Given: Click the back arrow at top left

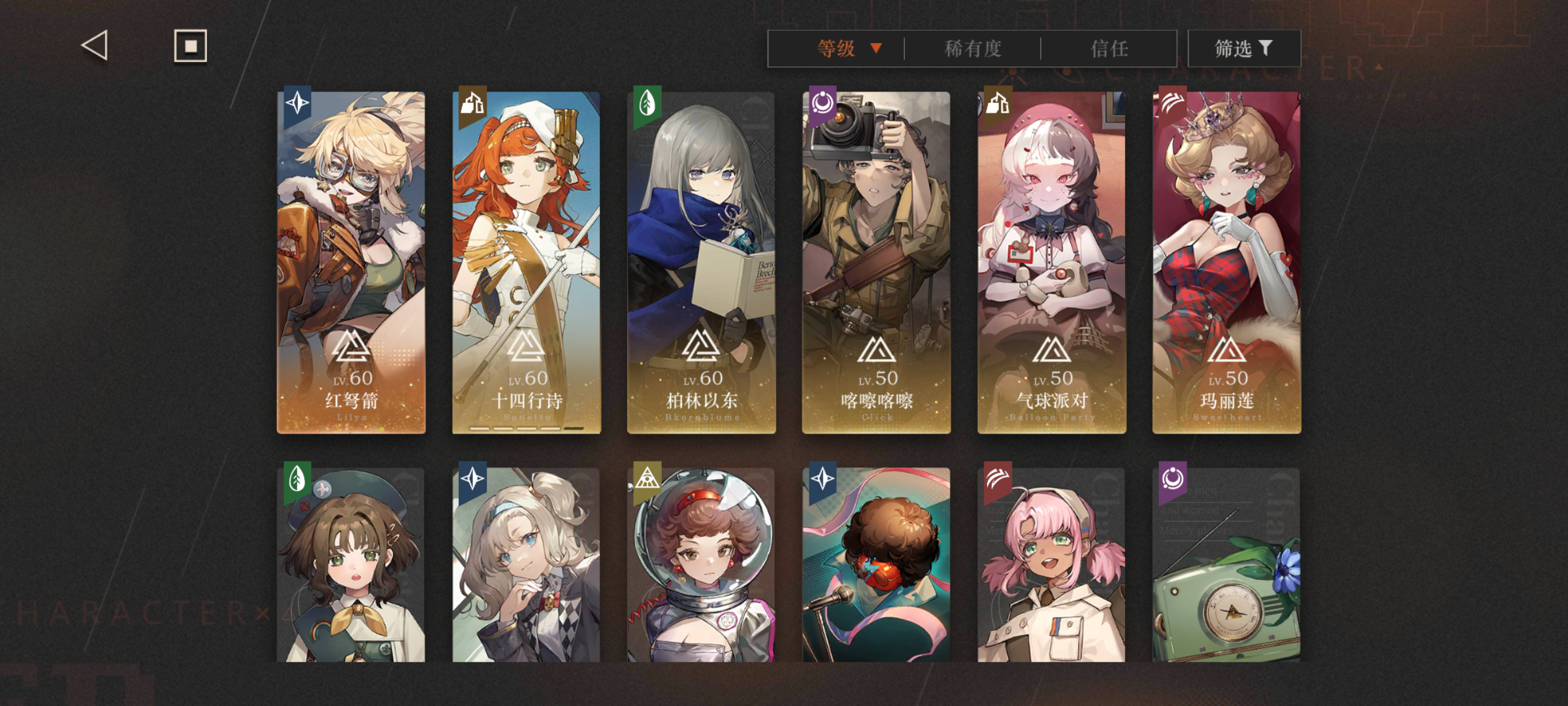Looking at the screenshot, I should pyautogui.click(x=93, y=46).
